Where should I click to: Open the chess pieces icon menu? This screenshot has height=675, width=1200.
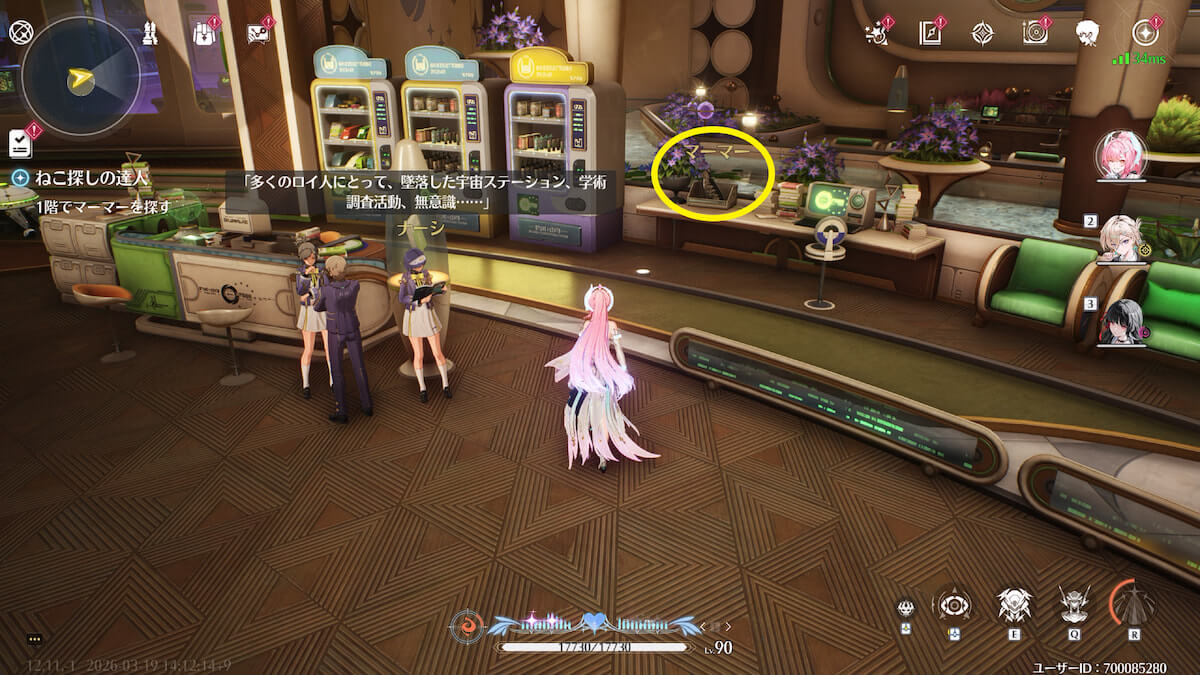150,32
